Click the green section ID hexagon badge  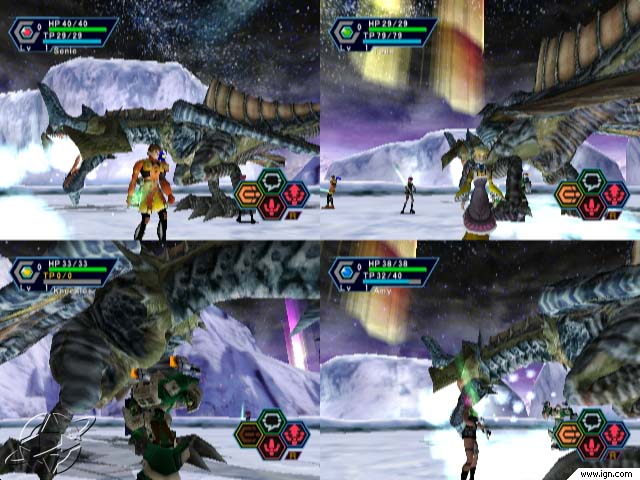346,30
